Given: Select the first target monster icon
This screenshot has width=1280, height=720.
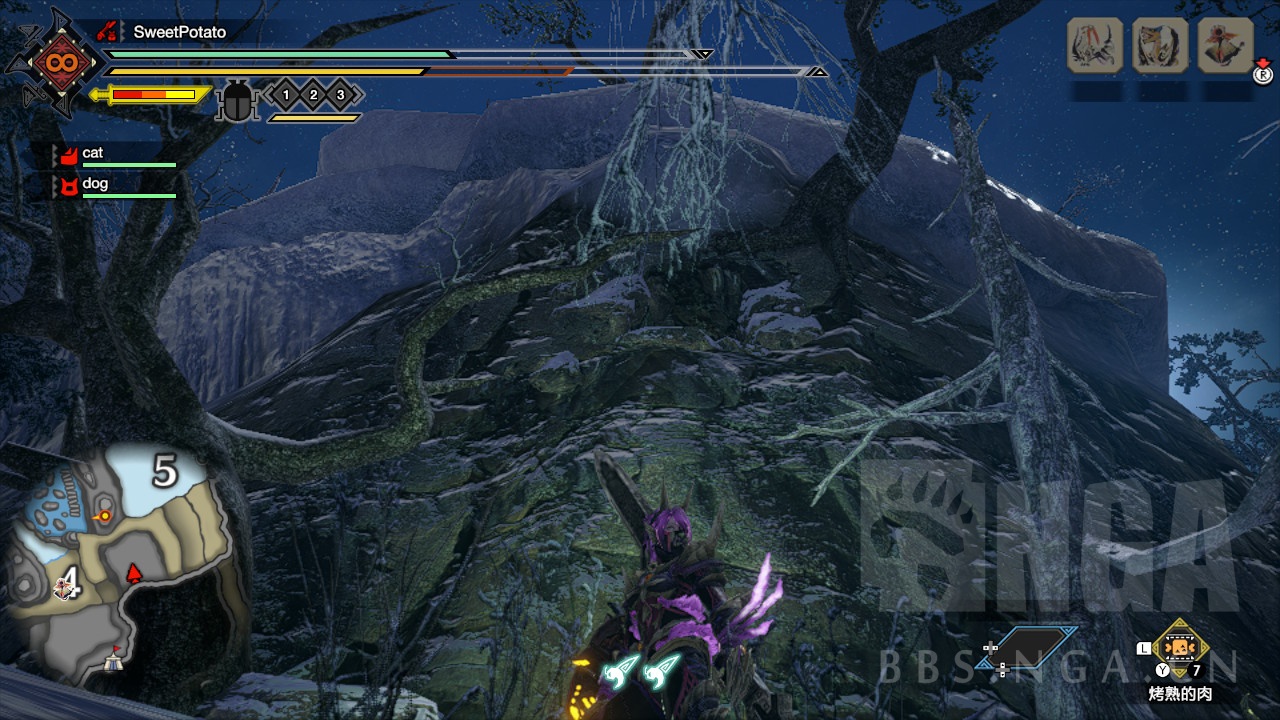Looking at the screenshot, I should (1095, 45).
